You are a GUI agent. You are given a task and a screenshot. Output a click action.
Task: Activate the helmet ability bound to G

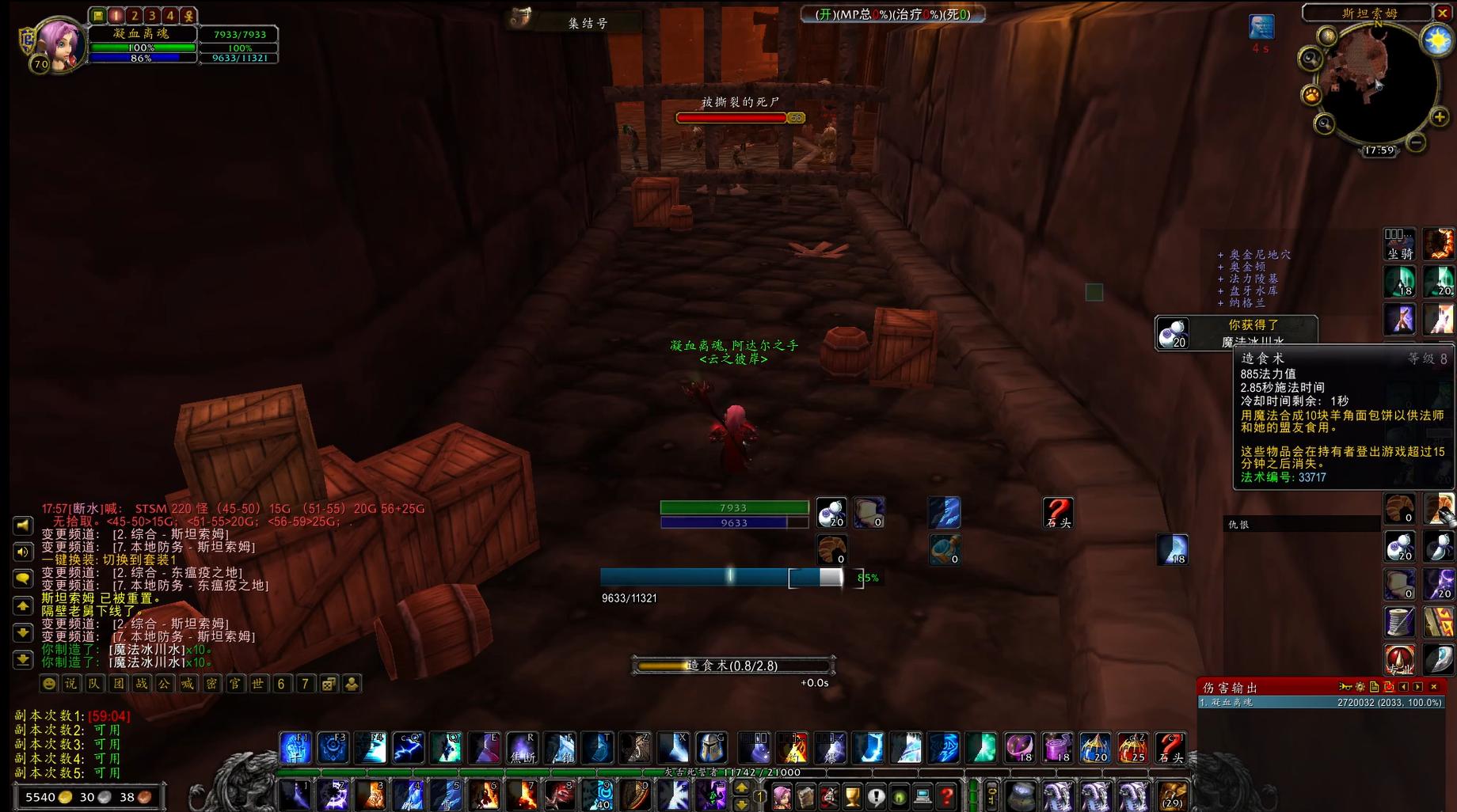711,748
